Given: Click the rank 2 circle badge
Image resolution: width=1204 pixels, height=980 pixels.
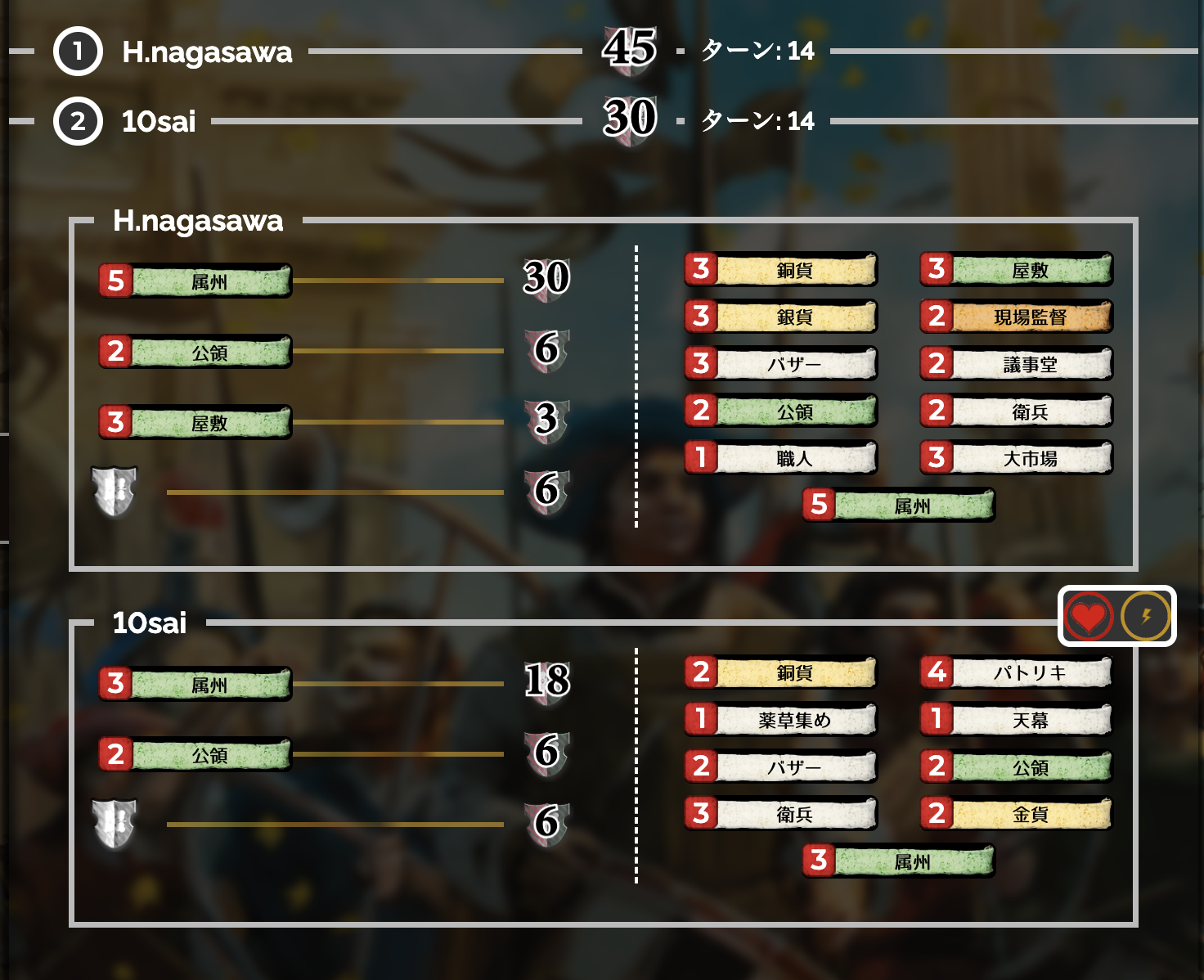Looking at the screenshot, I should pos(78,121).
